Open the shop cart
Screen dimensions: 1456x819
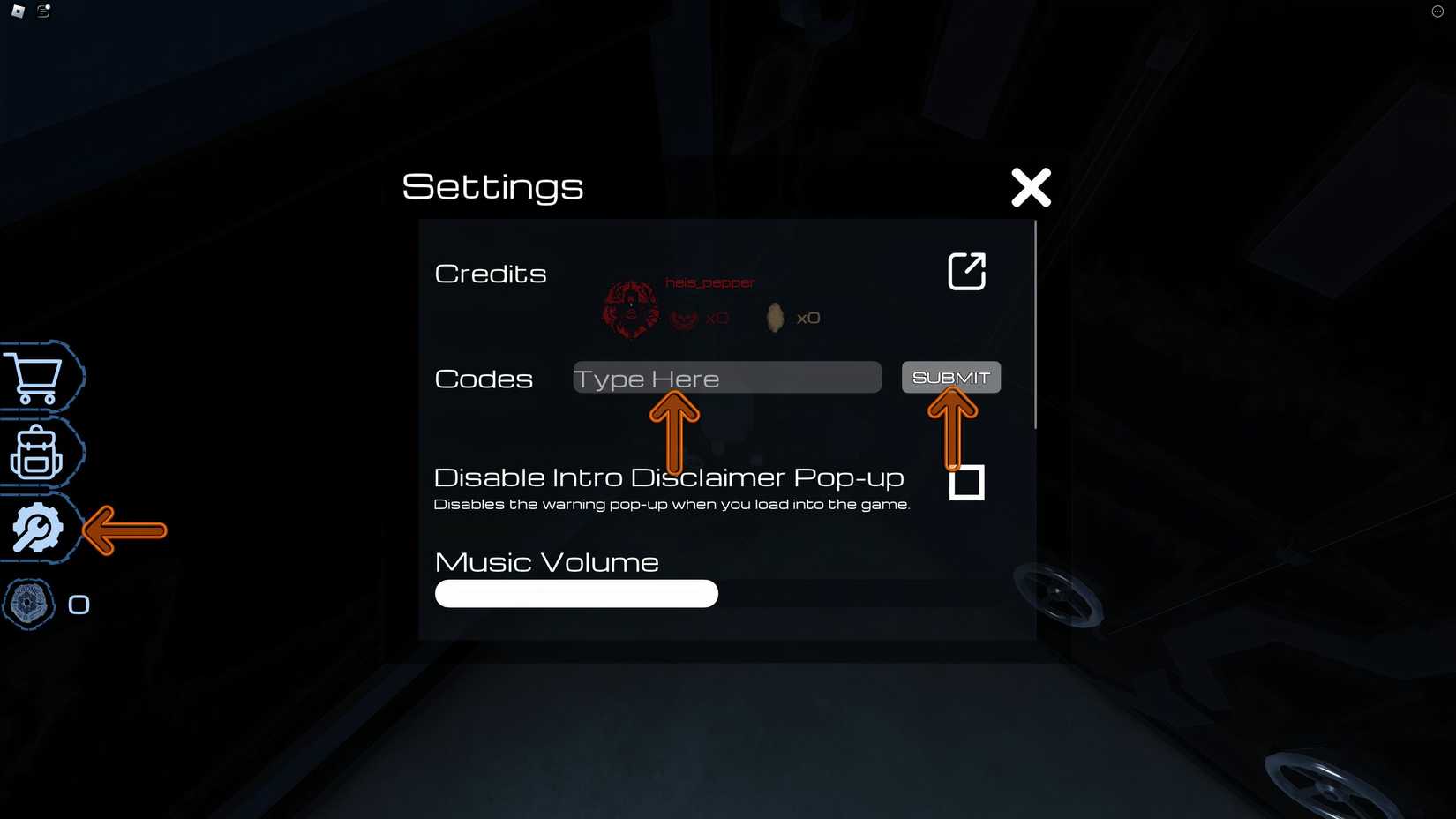pos(37,377)
